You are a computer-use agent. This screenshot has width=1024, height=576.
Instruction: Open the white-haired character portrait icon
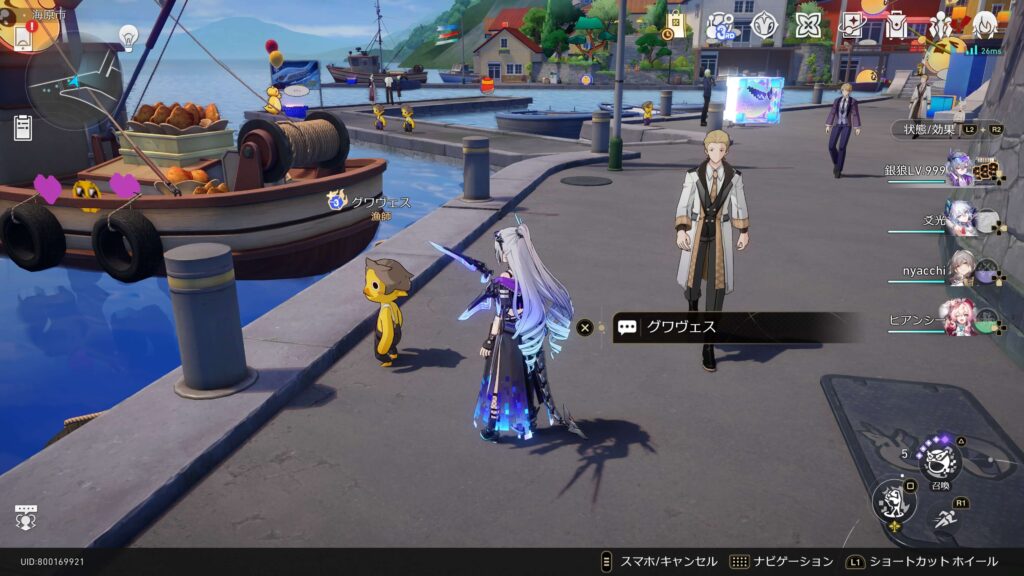pos(985,25)
